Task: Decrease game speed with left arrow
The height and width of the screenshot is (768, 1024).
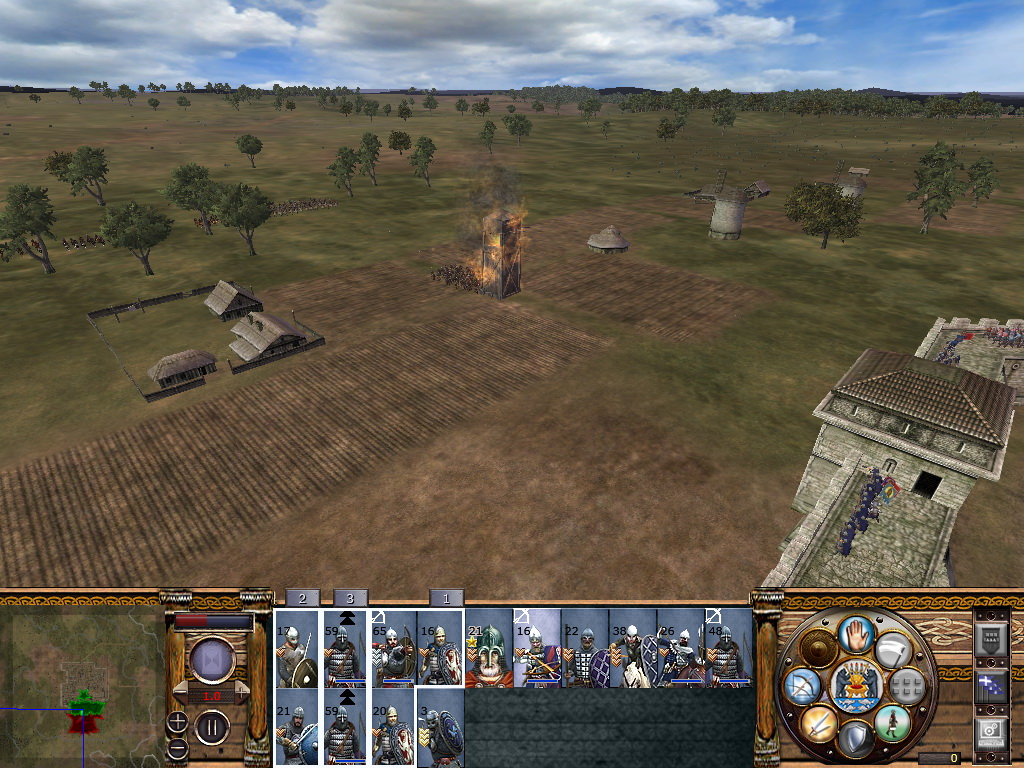Action: [181, 691]
